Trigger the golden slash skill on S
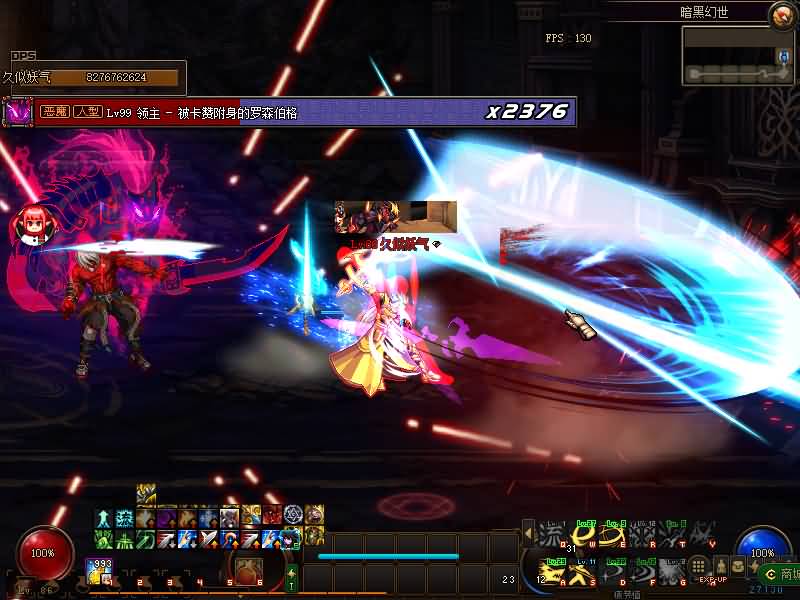The height and width of the screenshot is (600, 800). tap(585, 573)
